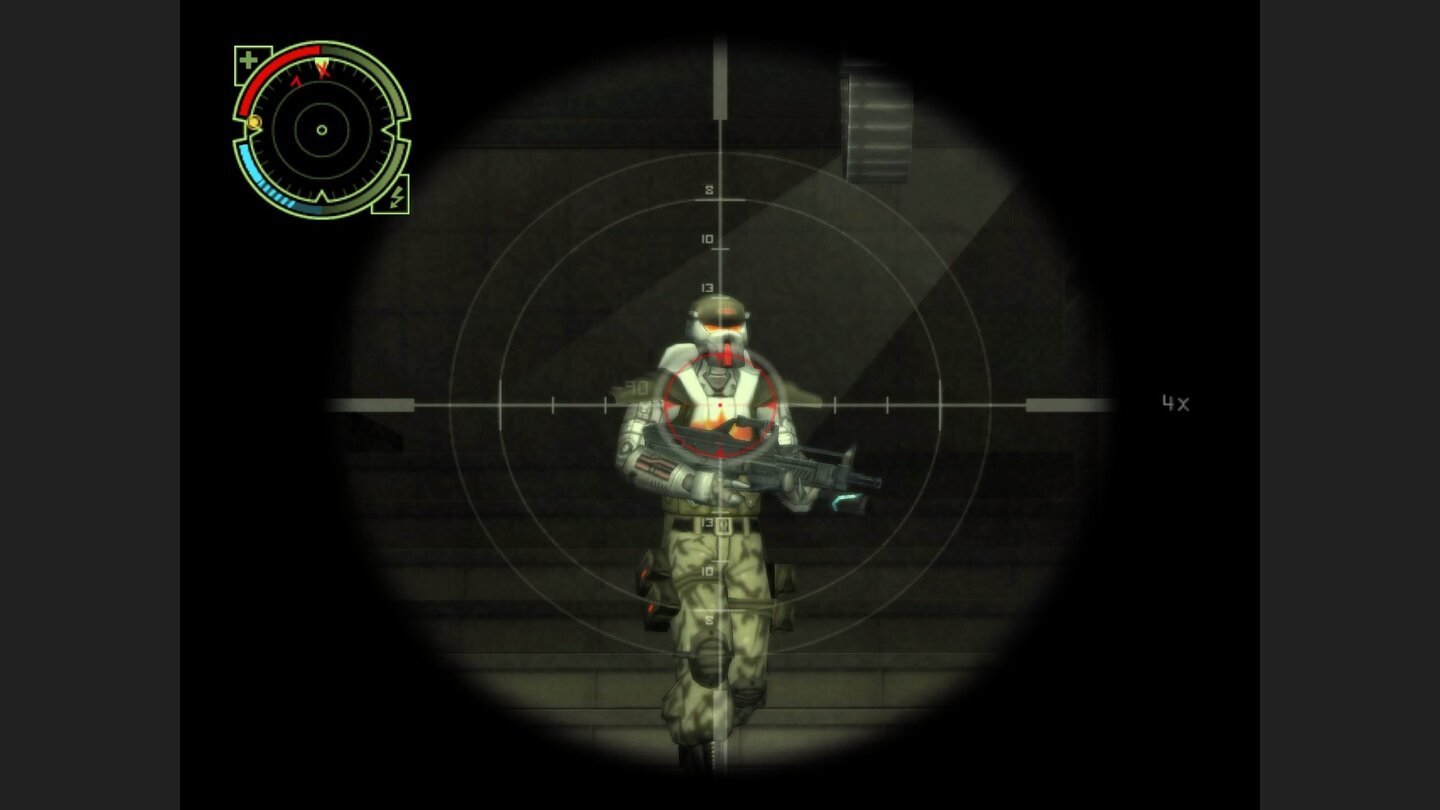Click the flashing enemy indicator atop the compass
This screenshot has width=1440, height=810.
pos(322,66)
